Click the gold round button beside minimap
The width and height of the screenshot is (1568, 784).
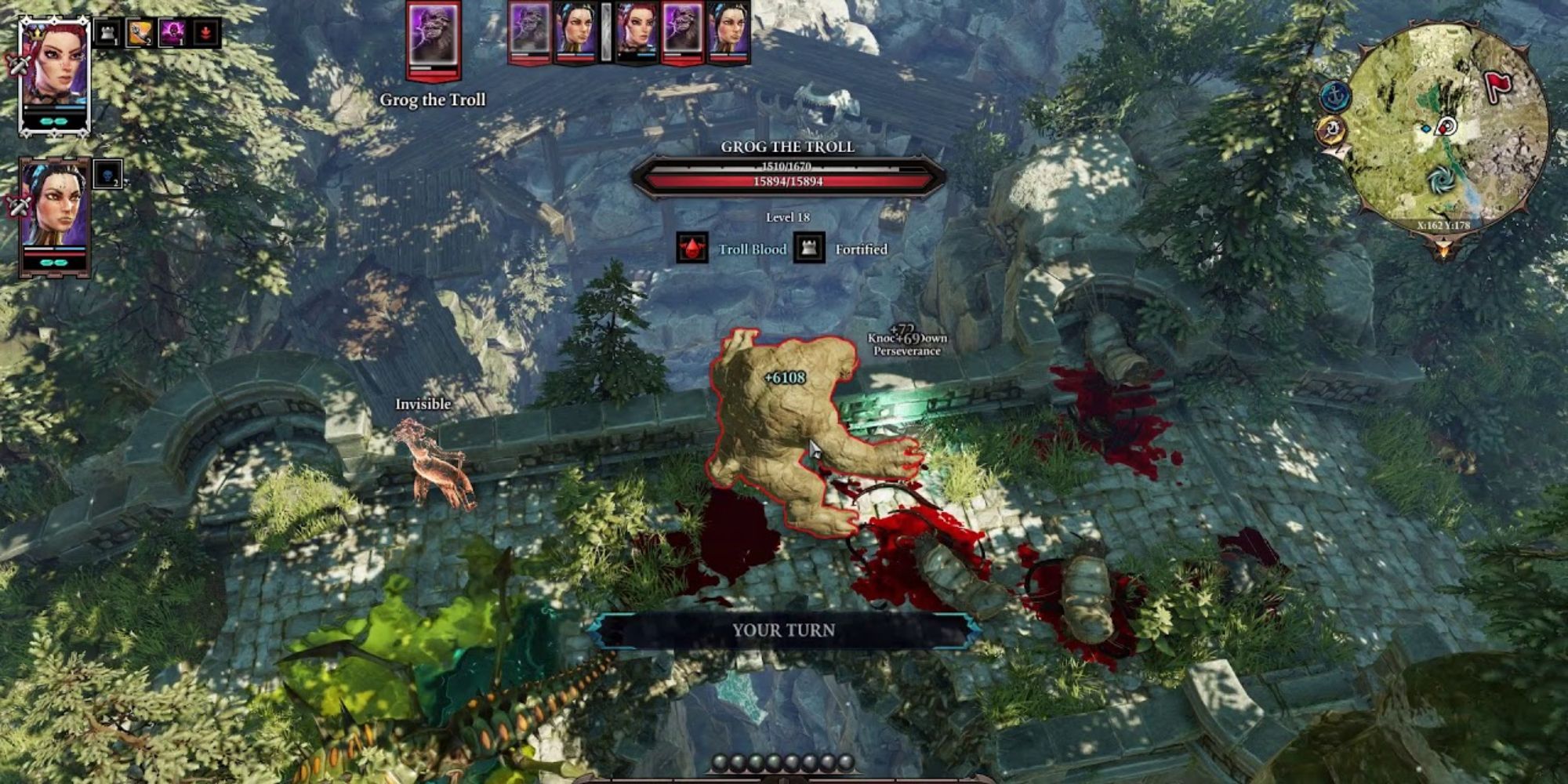tap(1330, 131)
